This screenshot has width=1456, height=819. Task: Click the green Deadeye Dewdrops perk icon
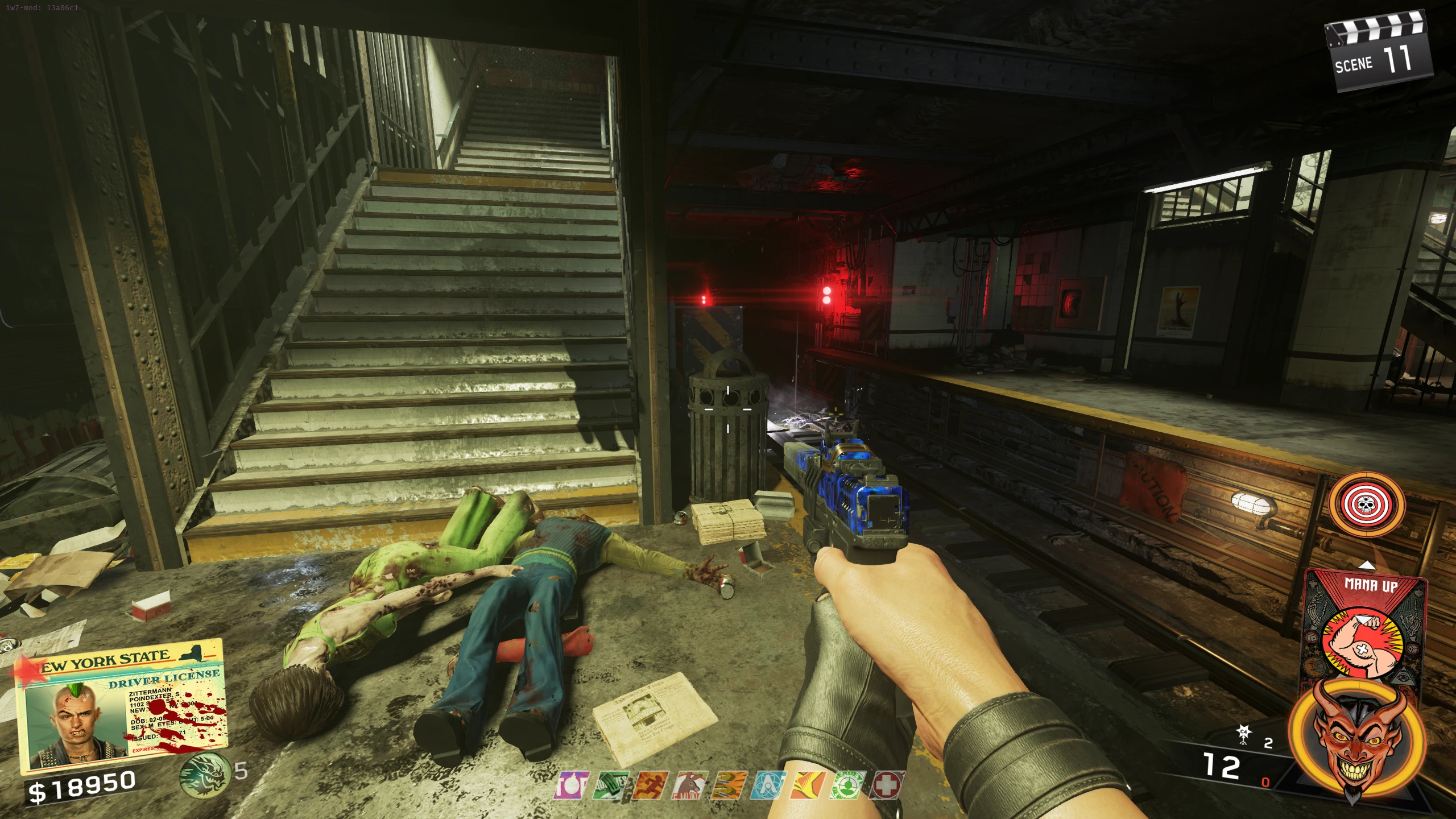(847, 785)
